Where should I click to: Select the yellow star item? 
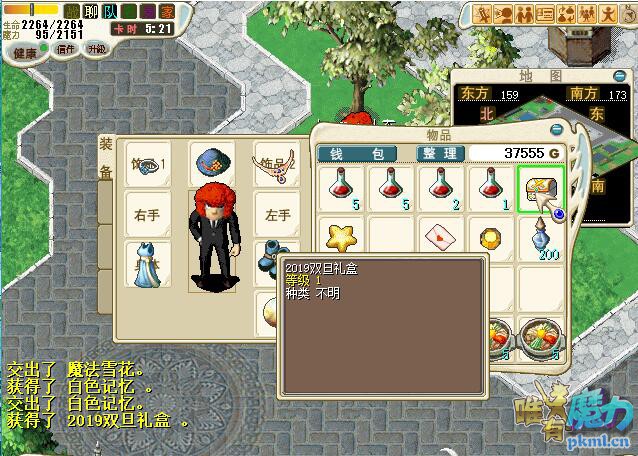[345, 238]
